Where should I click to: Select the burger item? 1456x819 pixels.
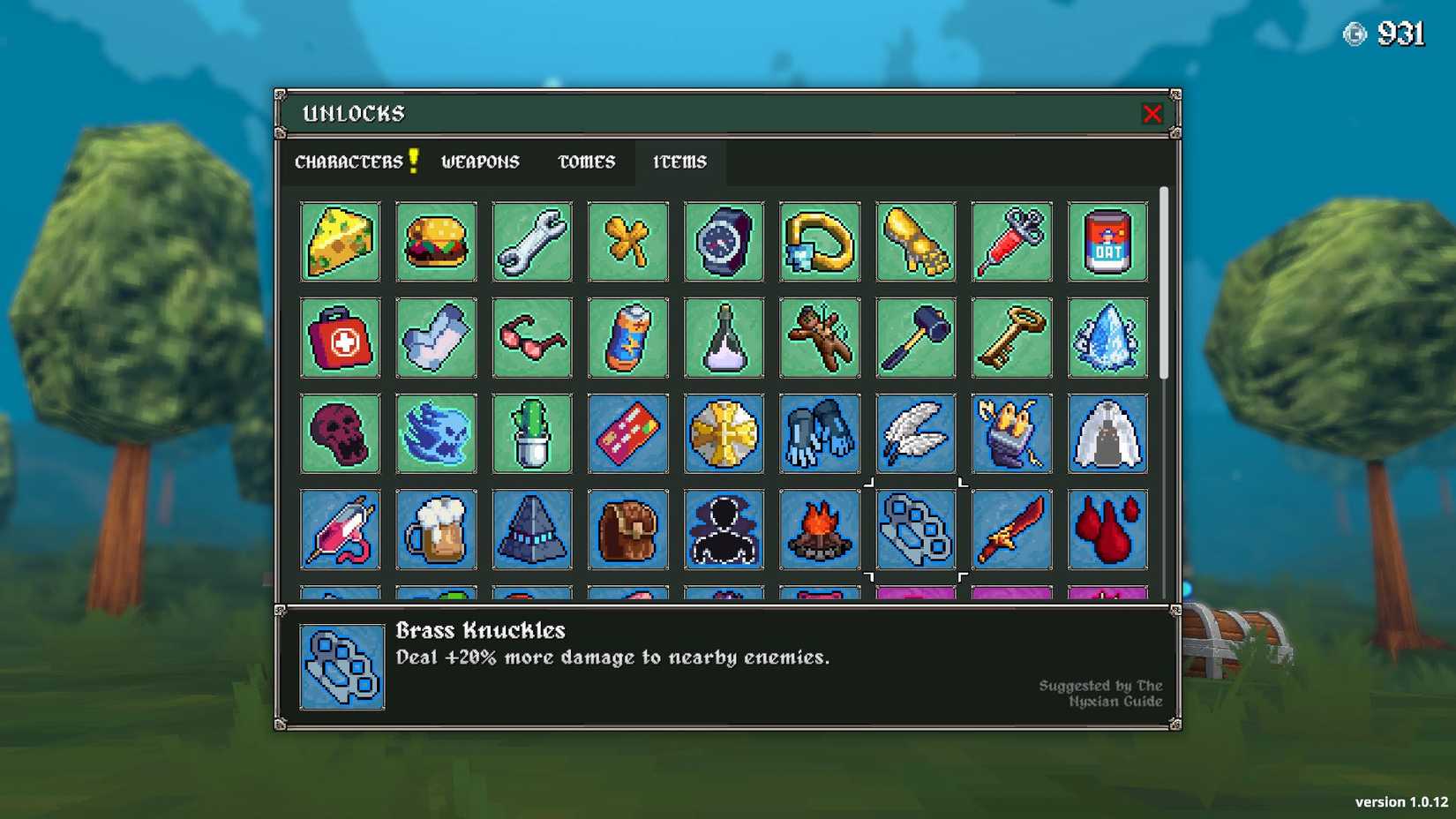coord(437,242)
